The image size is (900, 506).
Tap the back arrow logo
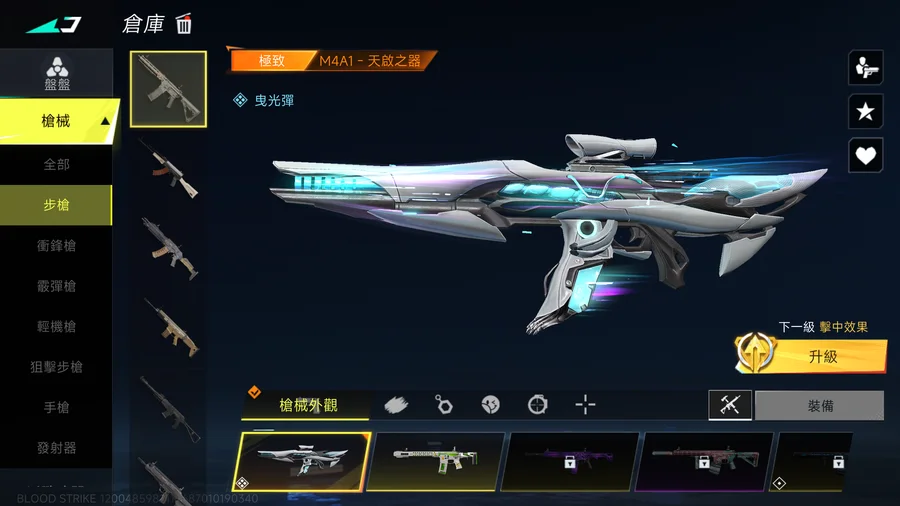53,24
